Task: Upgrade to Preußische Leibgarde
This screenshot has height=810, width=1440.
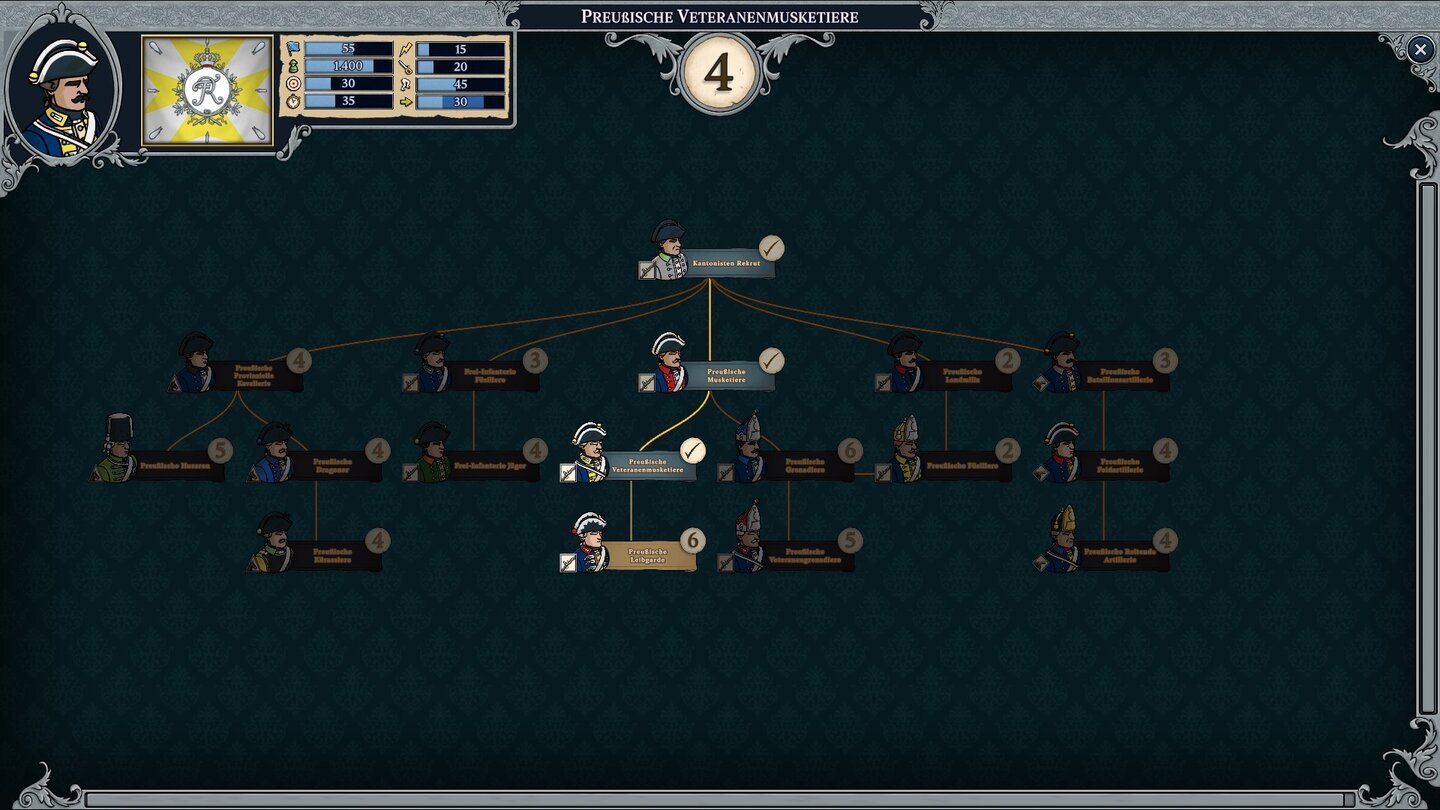Action: (x=647, y=556)
